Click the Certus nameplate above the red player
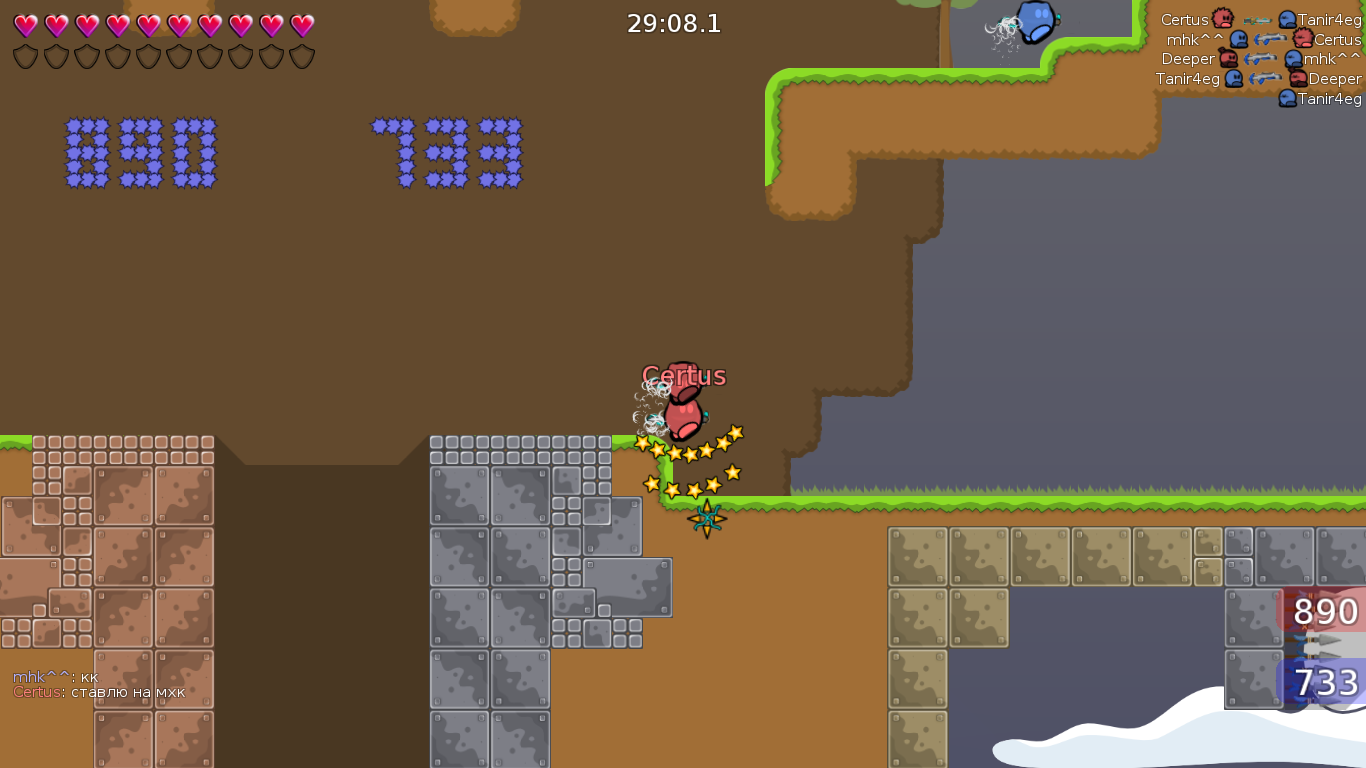Image resolution: width=1366 pixels, height=768 pixels. [684, 377]
